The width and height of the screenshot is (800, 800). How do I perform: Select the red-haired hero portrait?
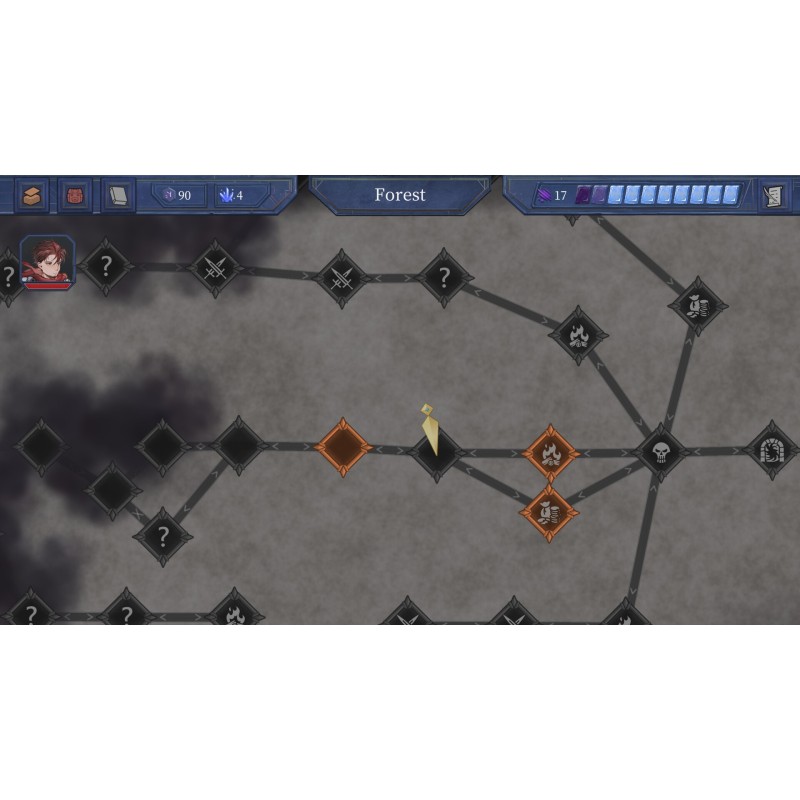pos(47,262)
